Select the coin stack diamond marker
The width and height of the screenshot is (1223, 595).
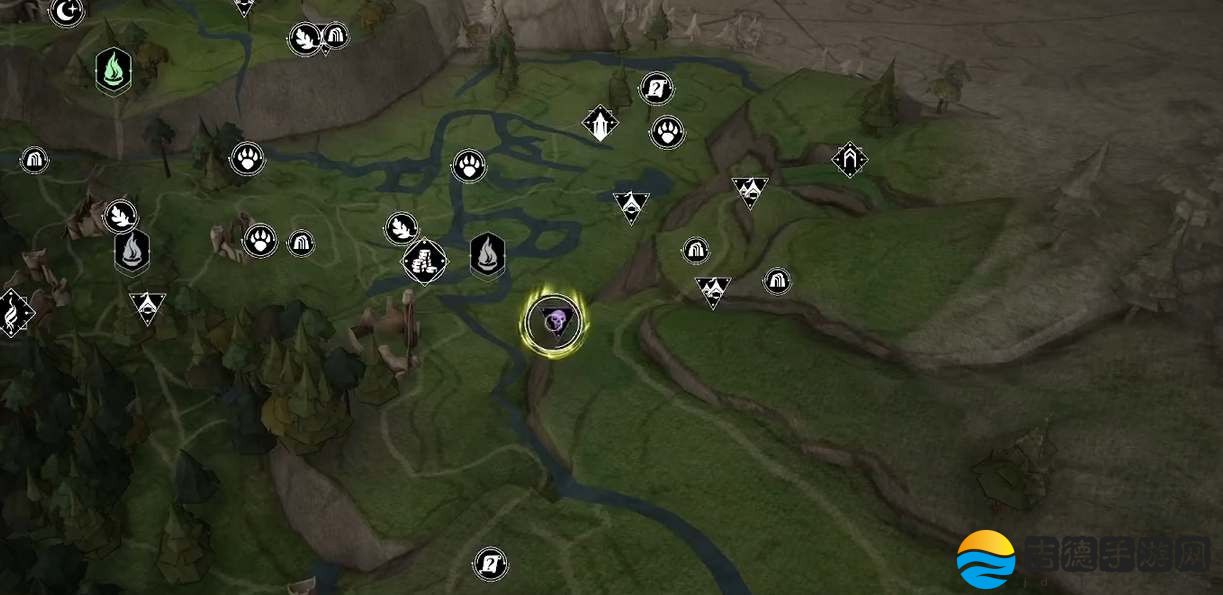pyautogui.click(x=424, y=262)
